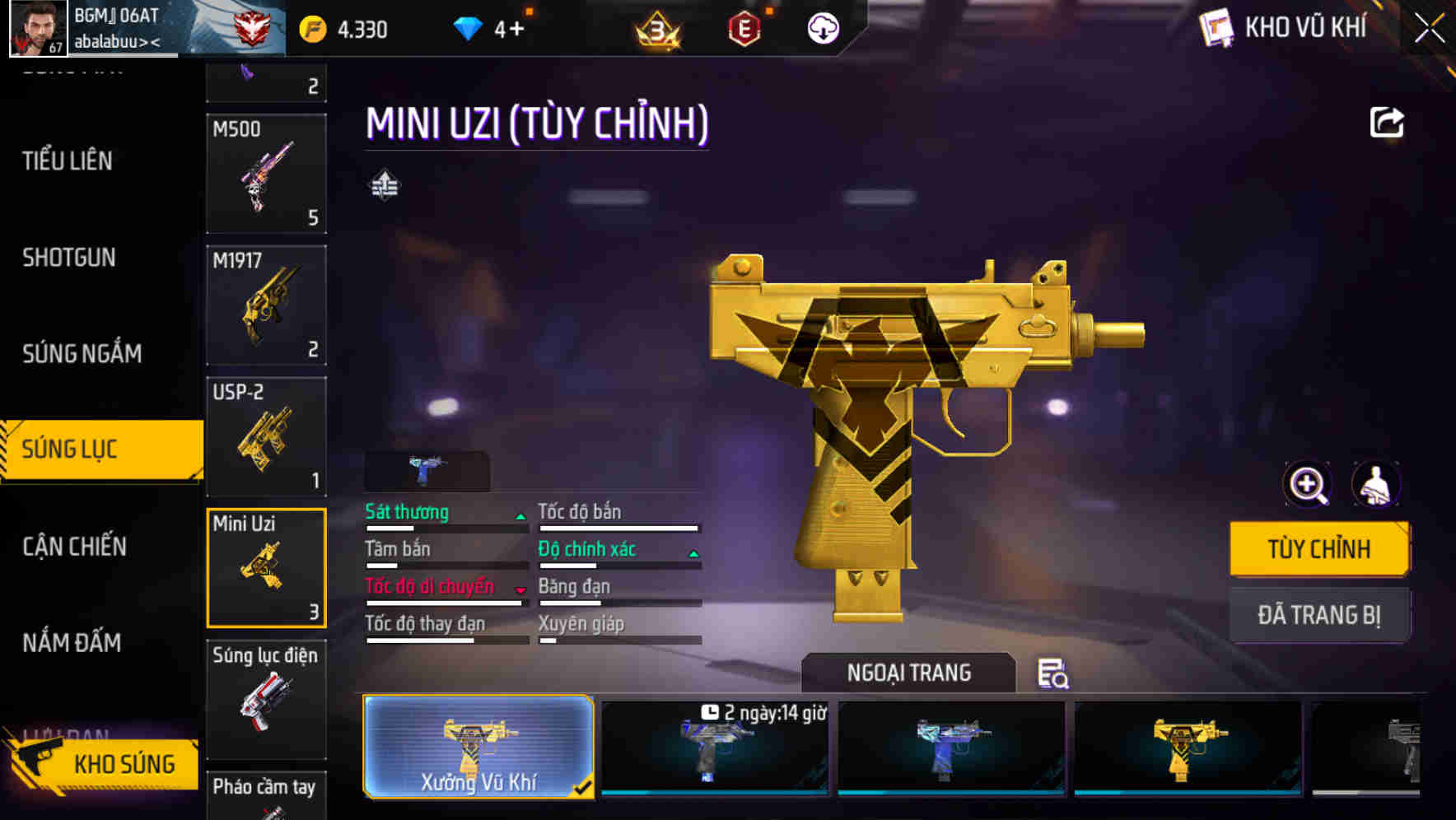Close the weapon armory screen
The height and width of the screenshot is (820, 1456).
point(1429,29)
